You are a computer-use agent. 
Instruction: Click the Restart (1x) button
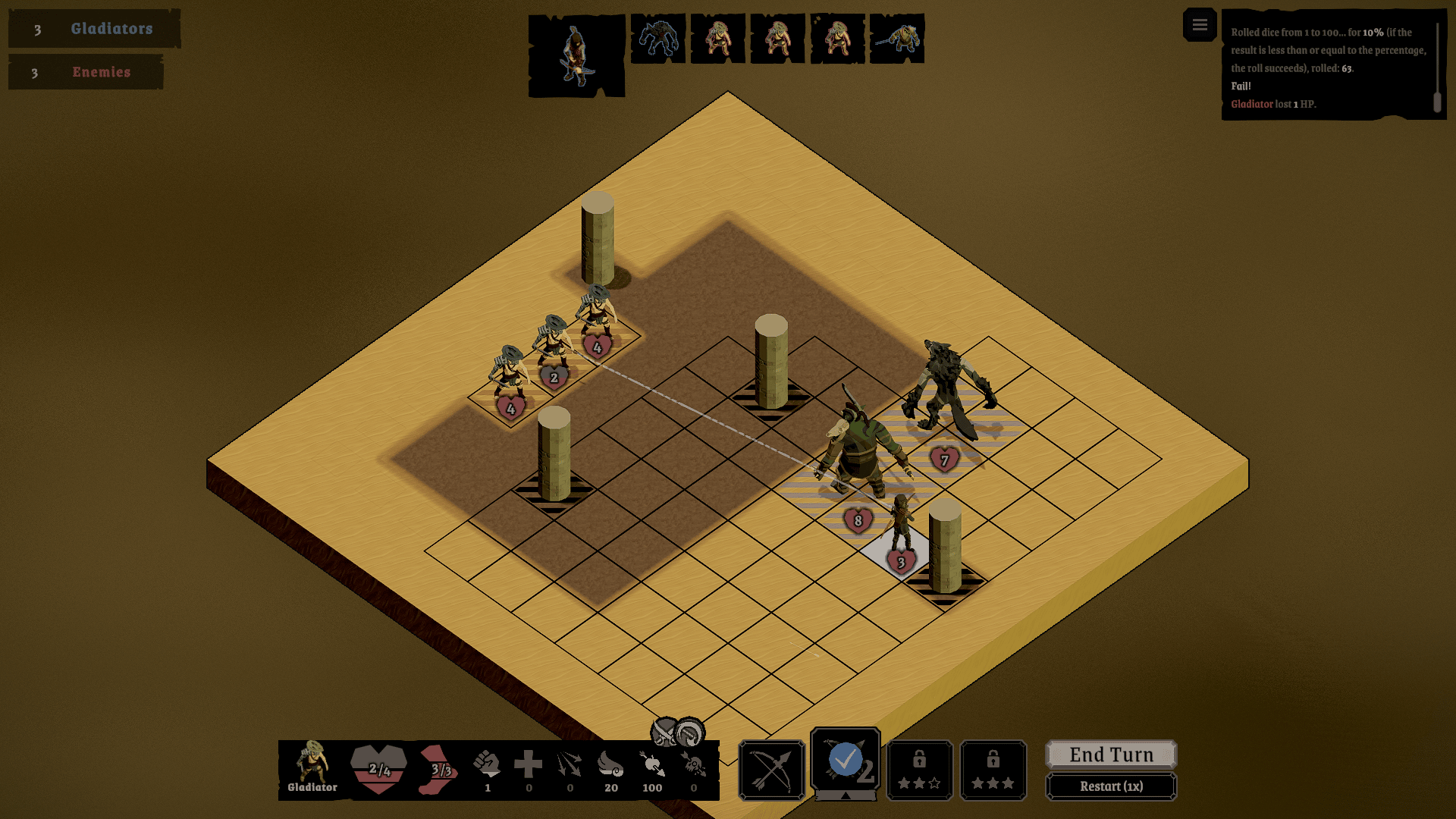(x=1111, y=786)
